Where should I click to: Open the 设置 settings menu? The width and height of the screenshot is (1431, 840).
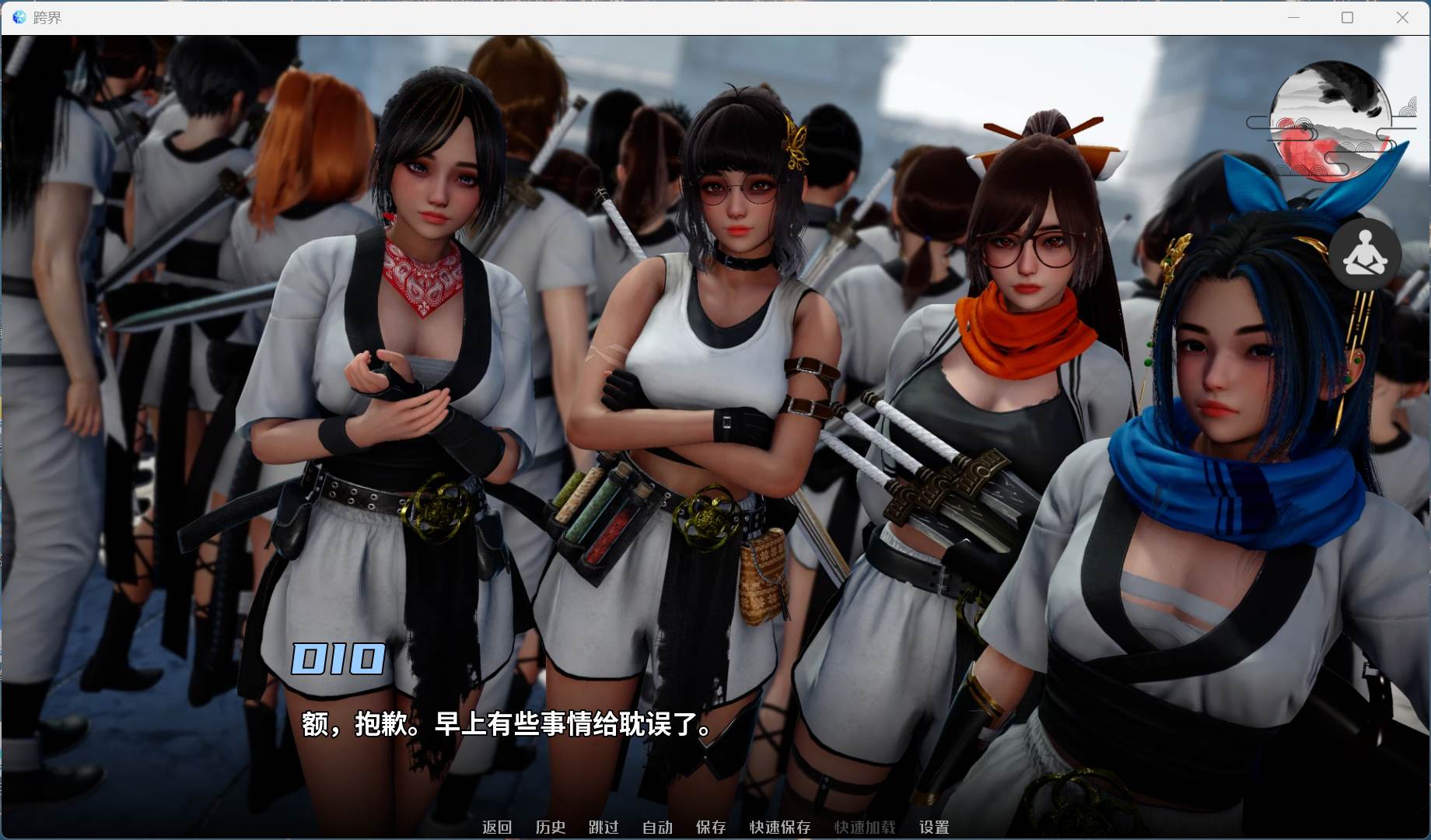(x=936, y=828)
